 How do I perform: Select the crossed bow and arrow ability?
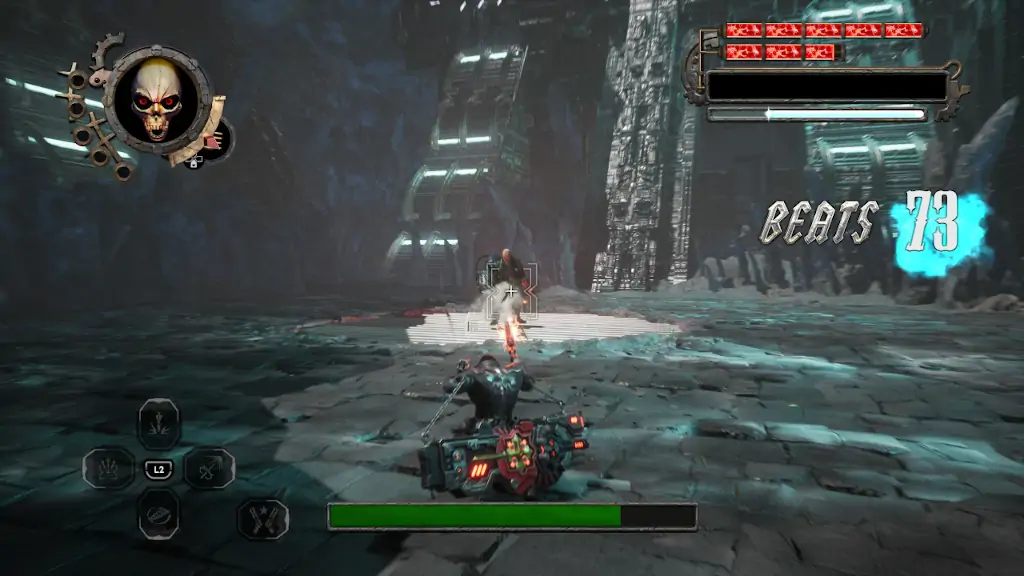point(209,467)
